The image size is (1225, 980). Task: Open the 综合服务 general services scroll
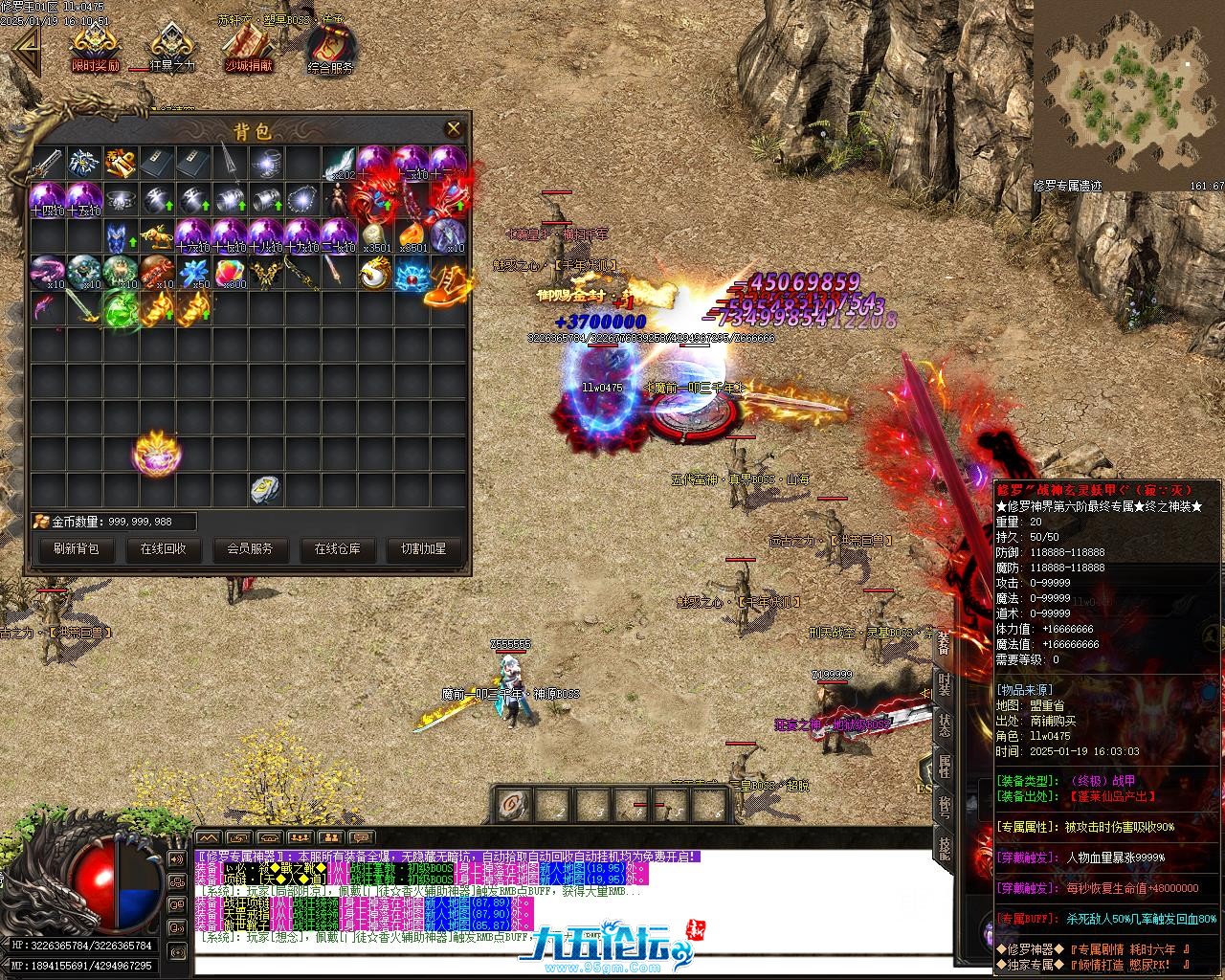(x=331, y=48)
